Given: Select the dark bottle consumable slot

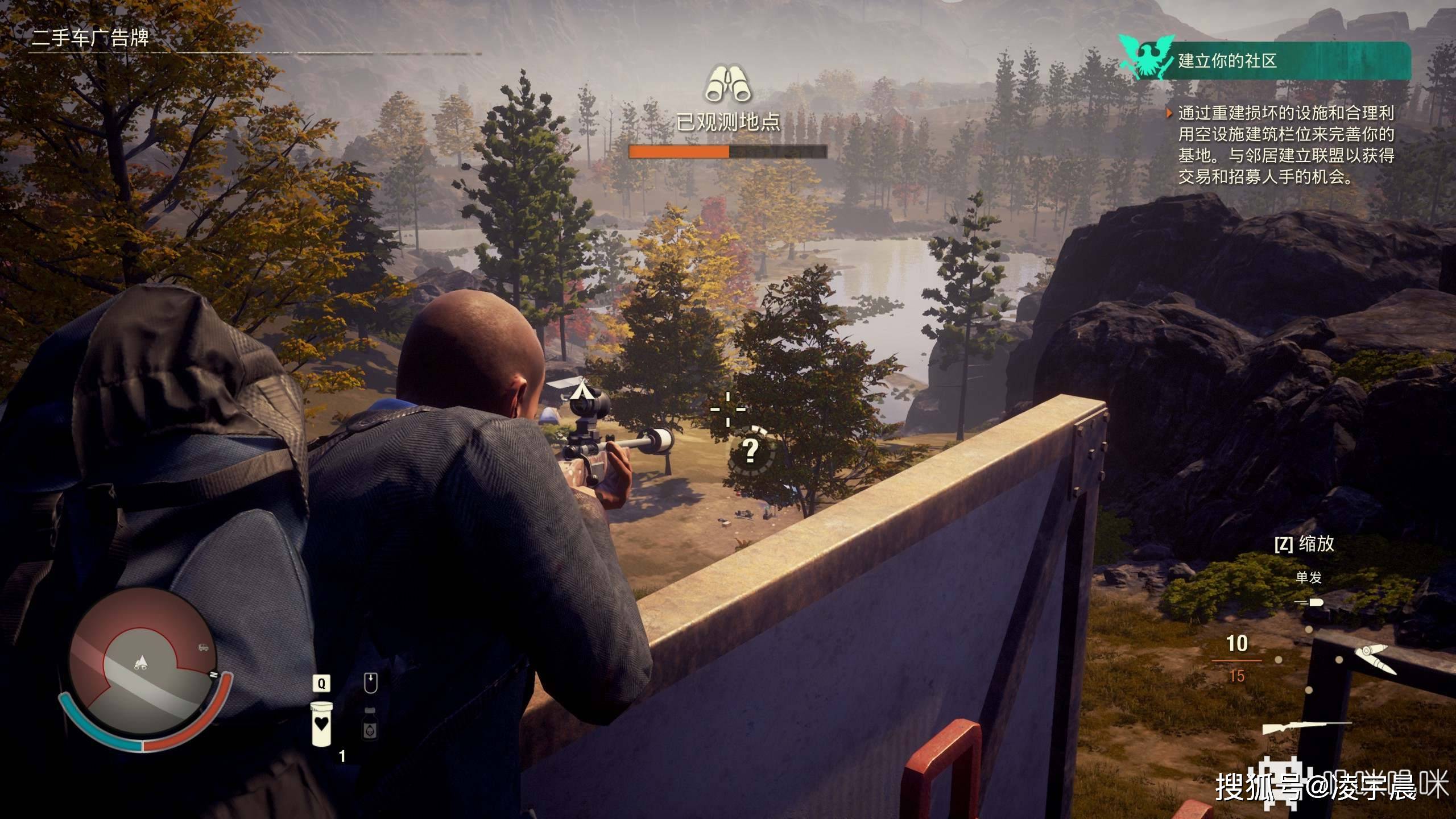Looking at the screenshot, I should 370,723.
